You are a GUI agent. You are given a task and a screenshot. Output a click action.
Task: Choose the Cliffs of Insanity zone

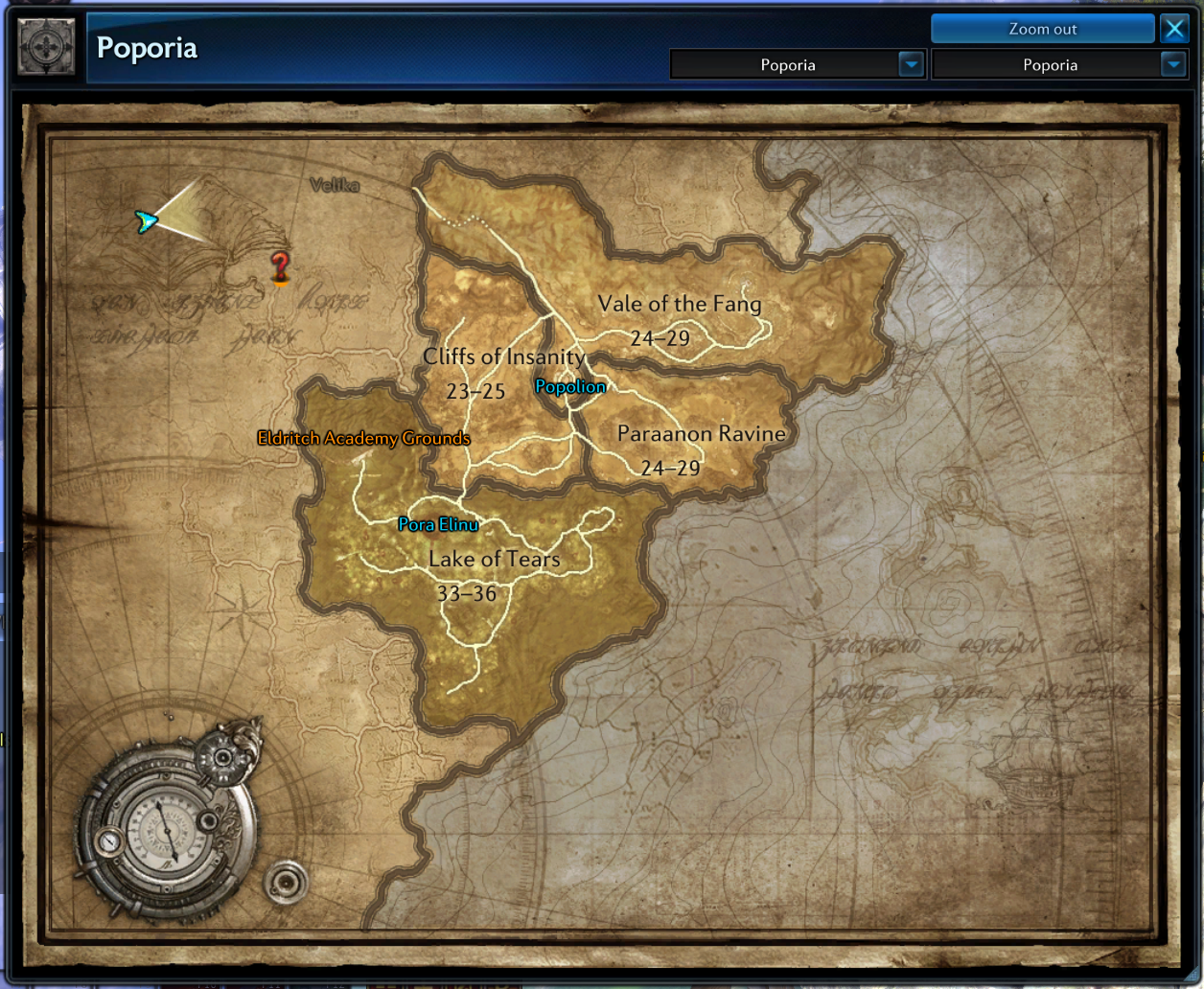point(503,357)
